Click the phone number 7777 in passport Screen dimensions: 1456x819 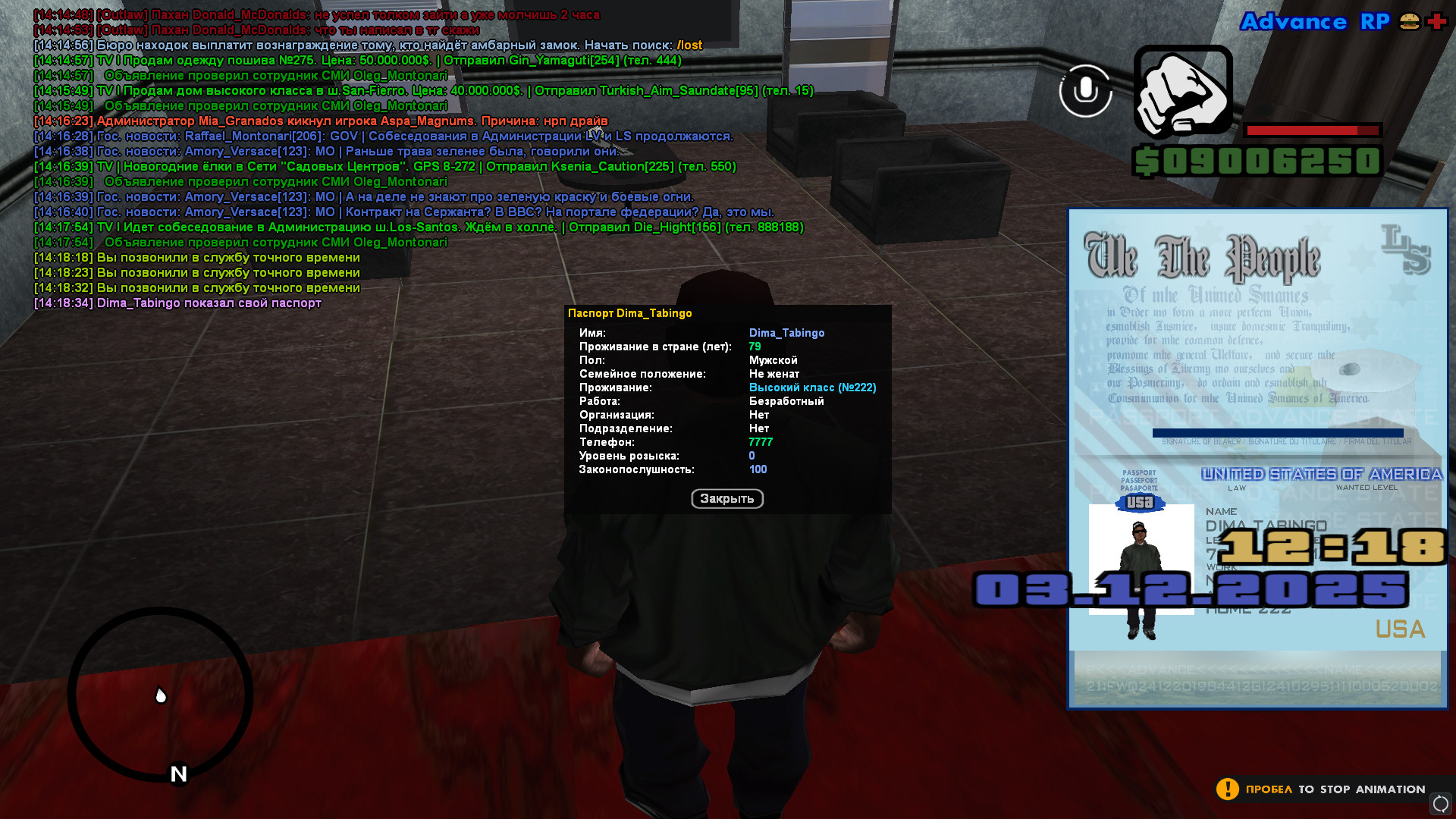pos(760,441)
